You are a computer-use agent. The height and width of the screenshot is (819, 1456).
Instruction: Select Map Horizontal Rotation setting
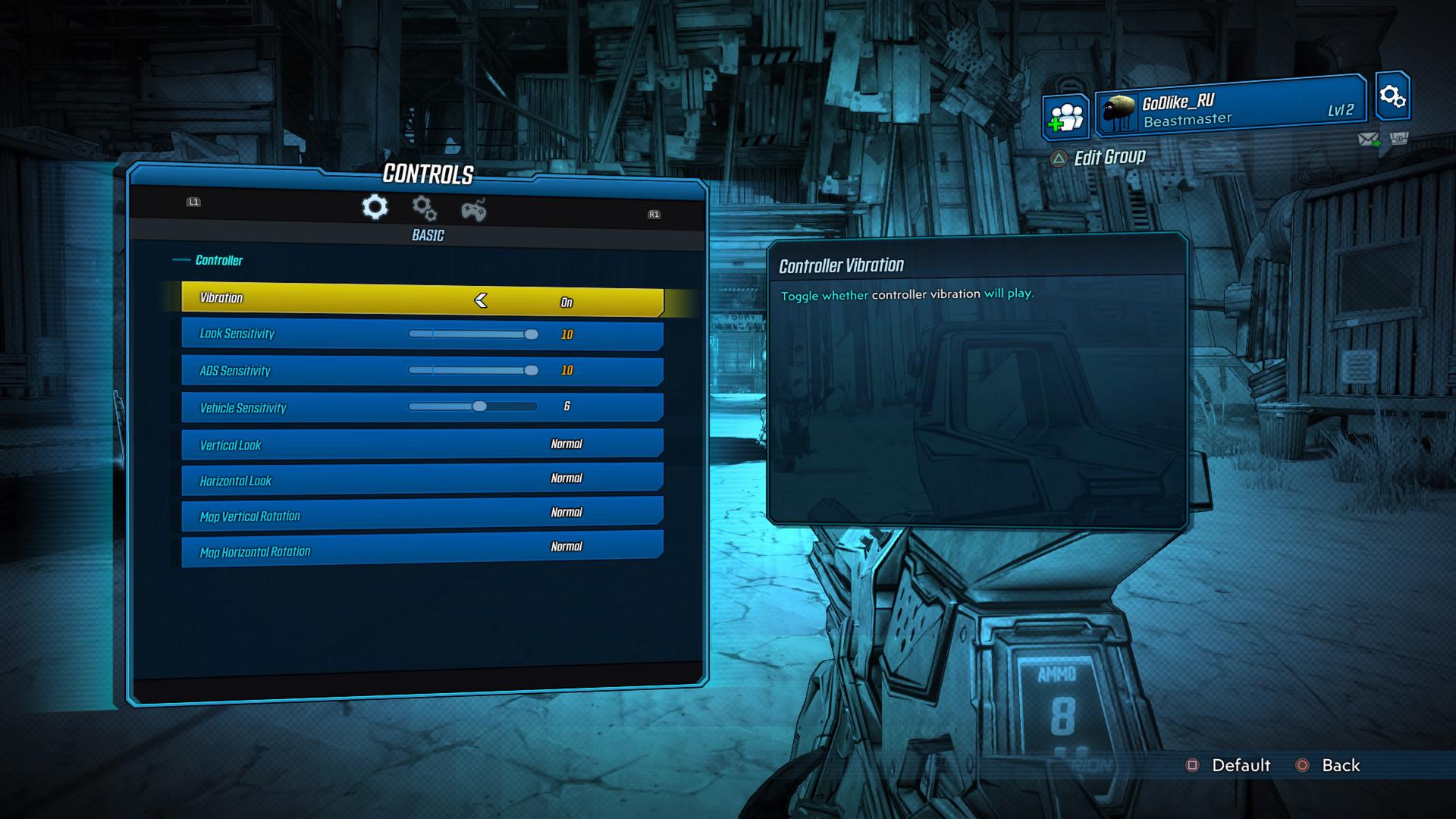(422, 549)
